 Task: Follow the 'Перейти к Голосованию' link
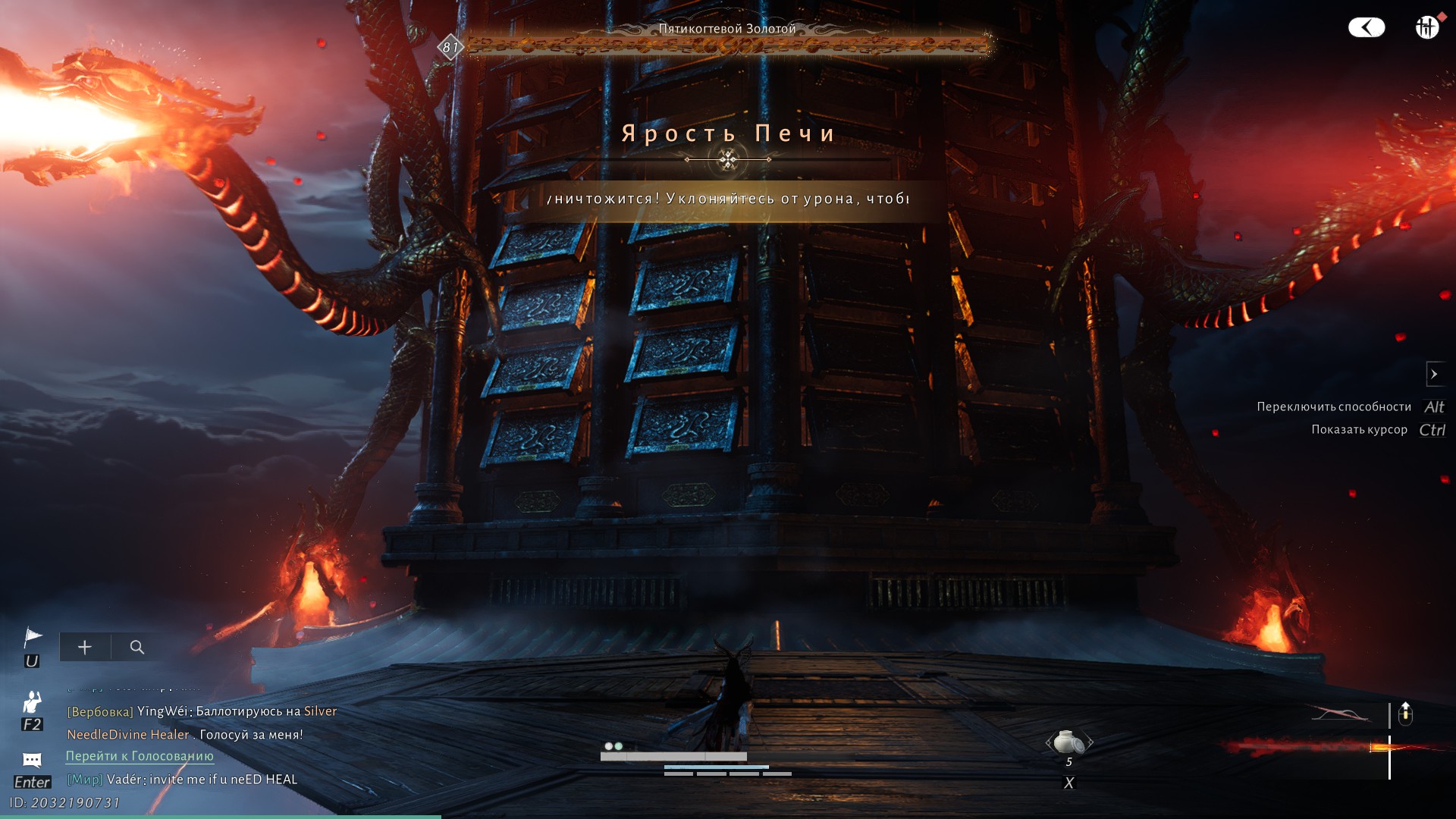tap(140, 756)
